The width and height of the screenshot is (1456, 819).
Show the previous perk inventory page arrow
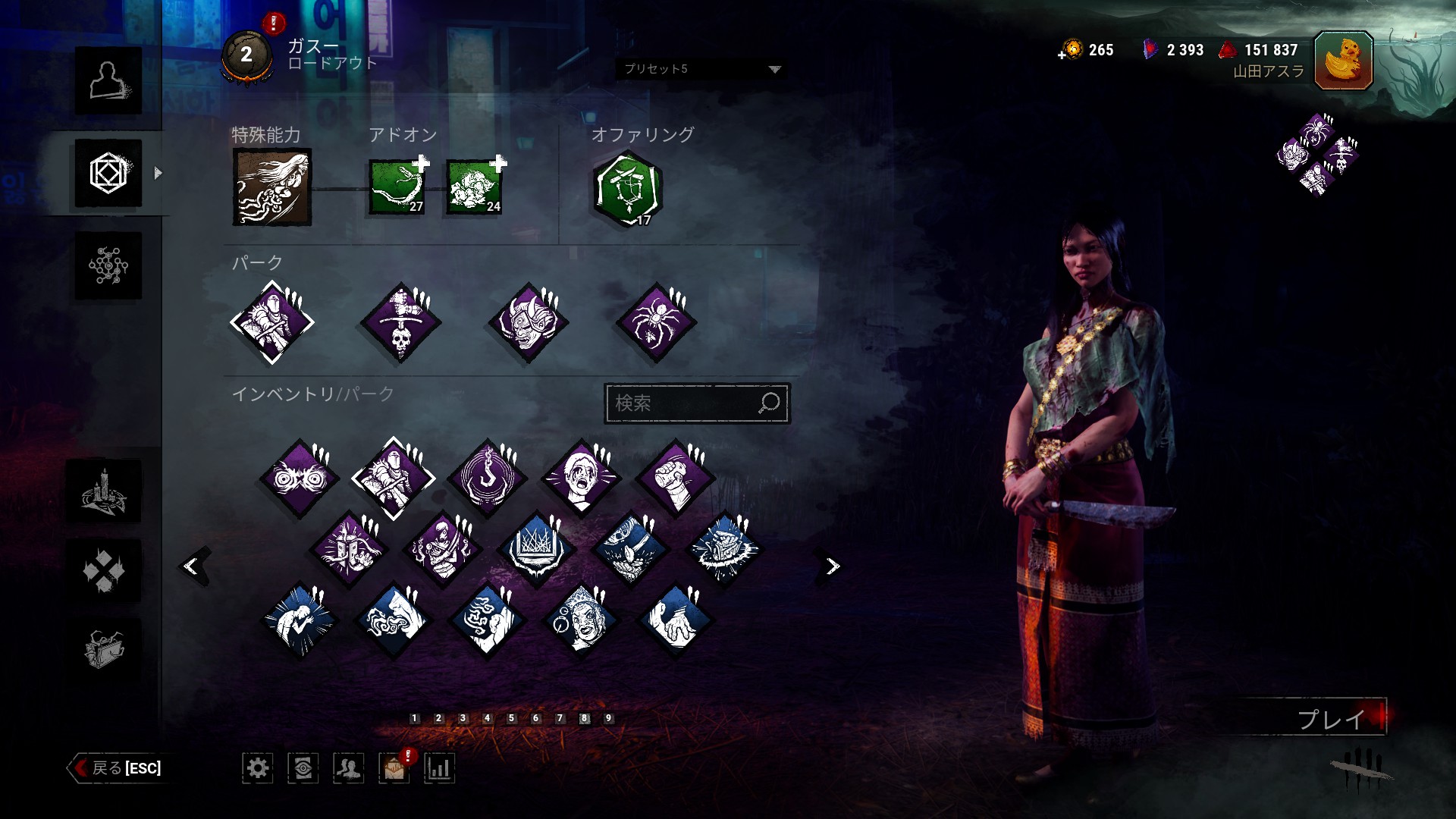(x=193, y=566)
